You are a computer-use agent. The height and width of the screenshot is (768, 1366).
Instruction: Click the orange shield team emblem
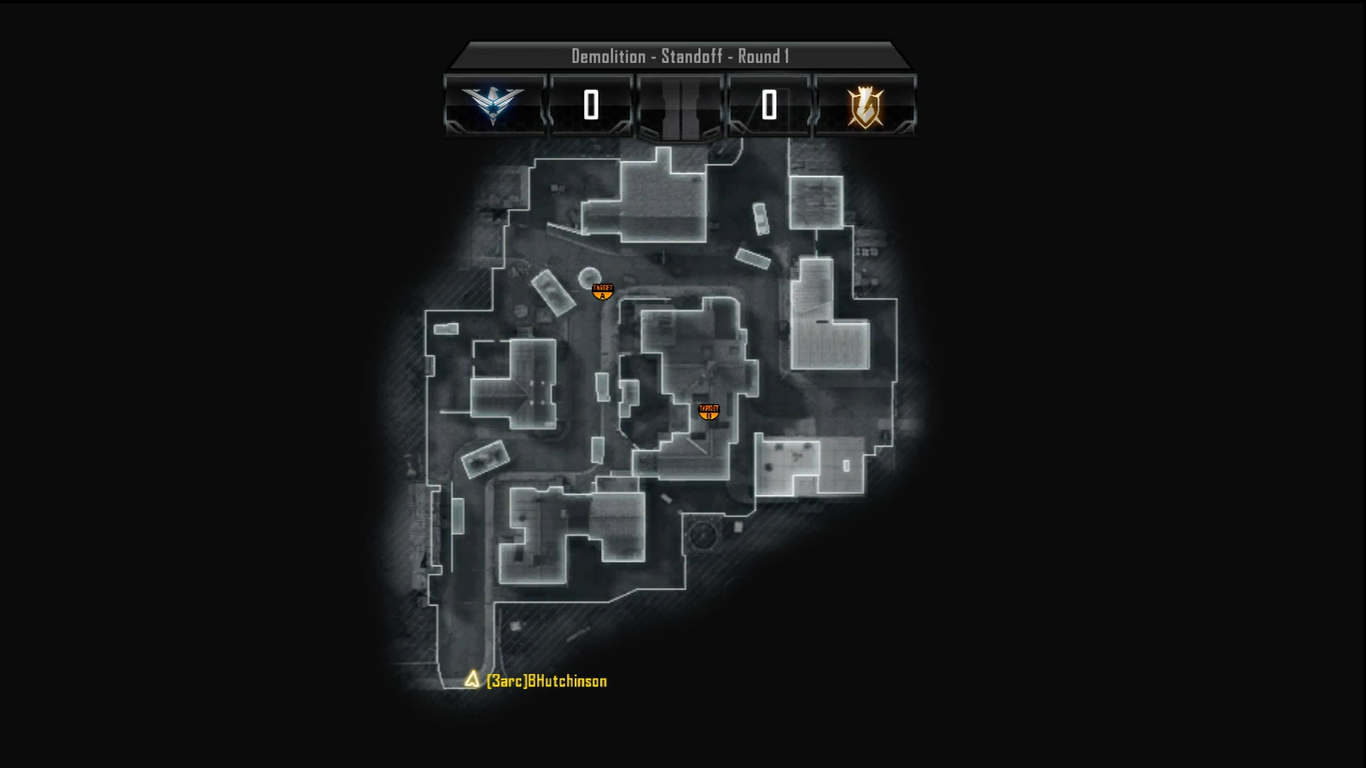[865, 106]
